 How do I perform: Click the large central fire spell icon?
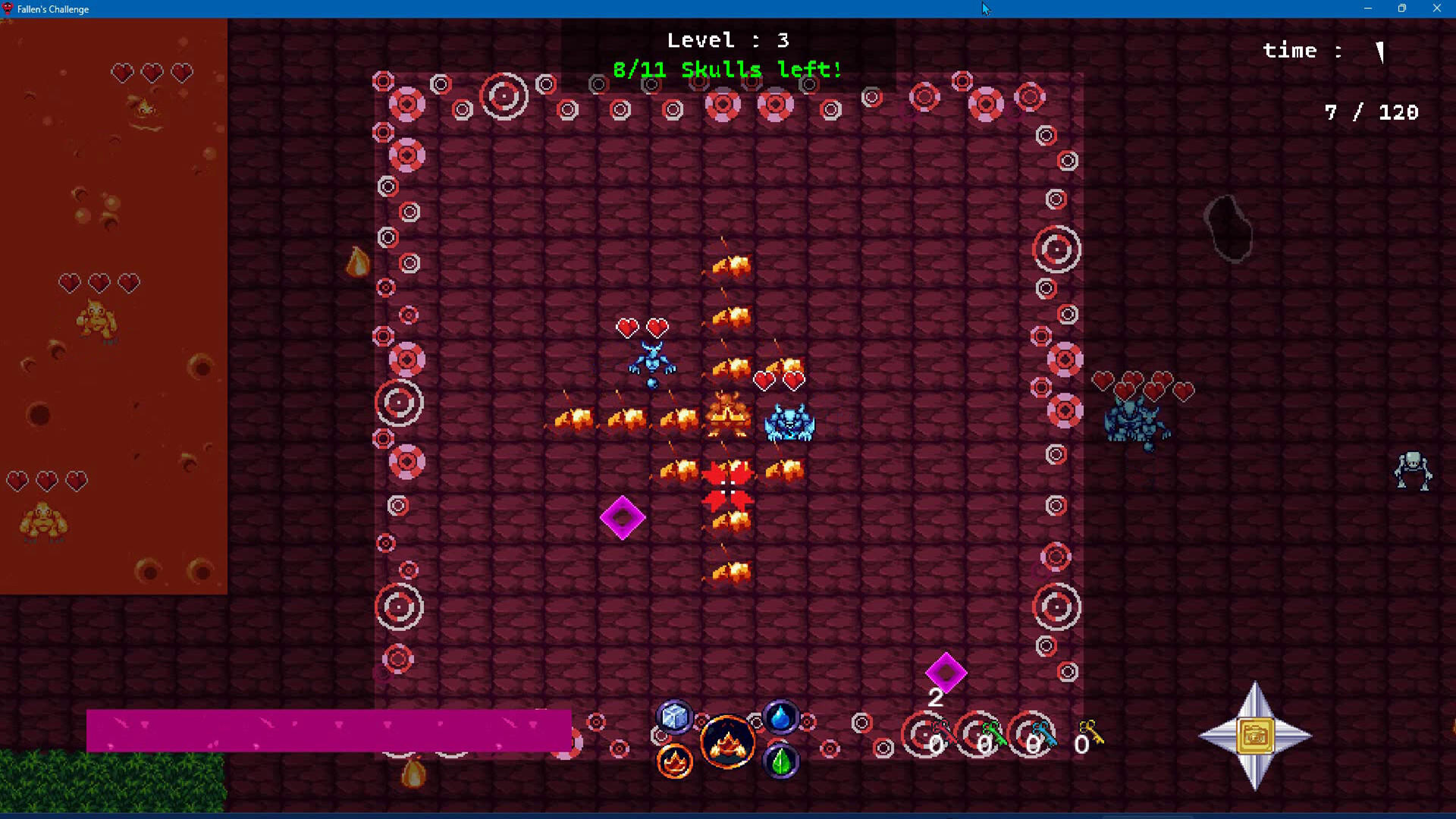click(x=727, y=739)
